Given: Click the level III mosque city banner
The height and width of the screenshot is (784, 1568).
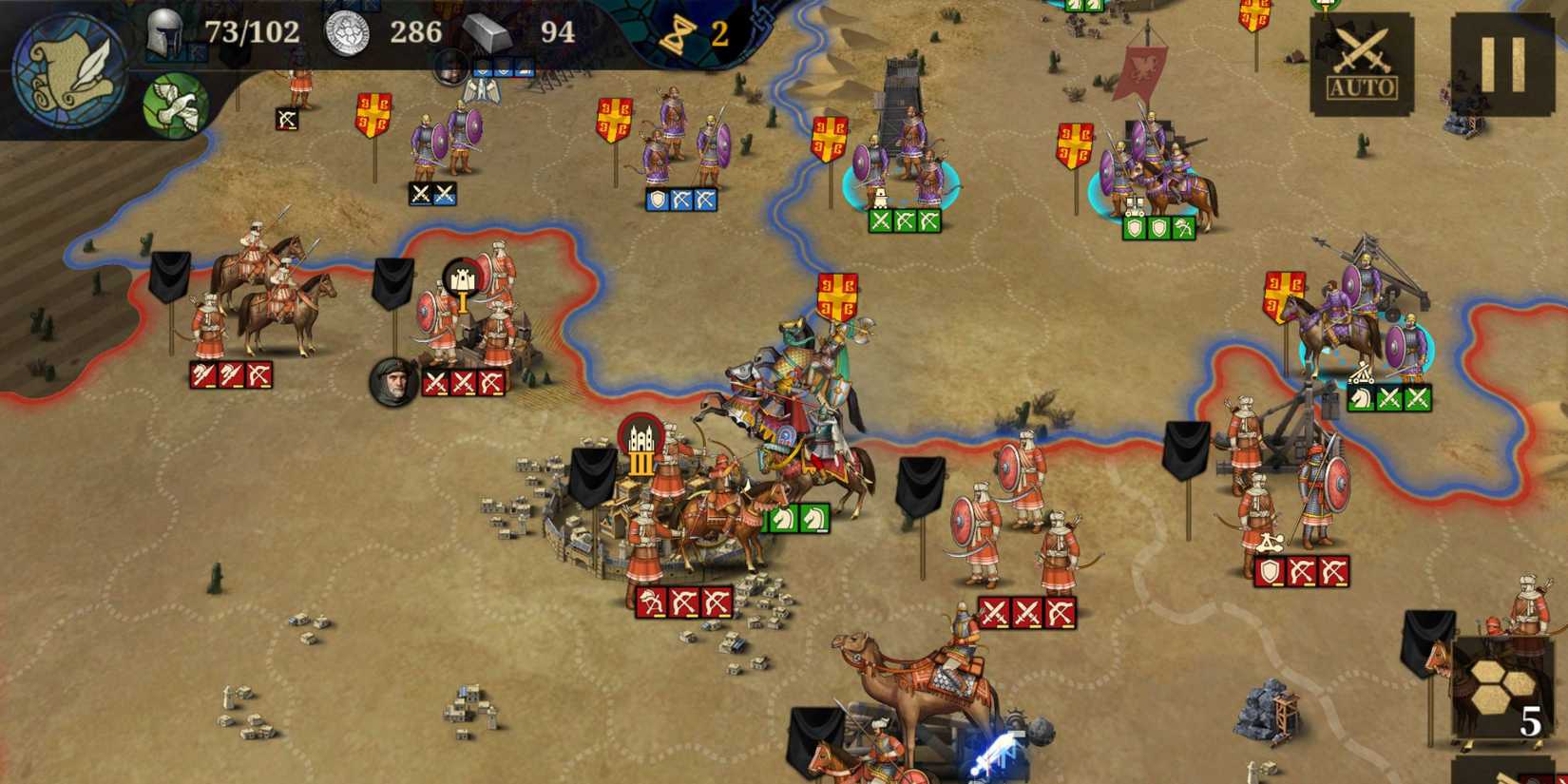Looking at the screenshot, I should [x=640, y=439].
